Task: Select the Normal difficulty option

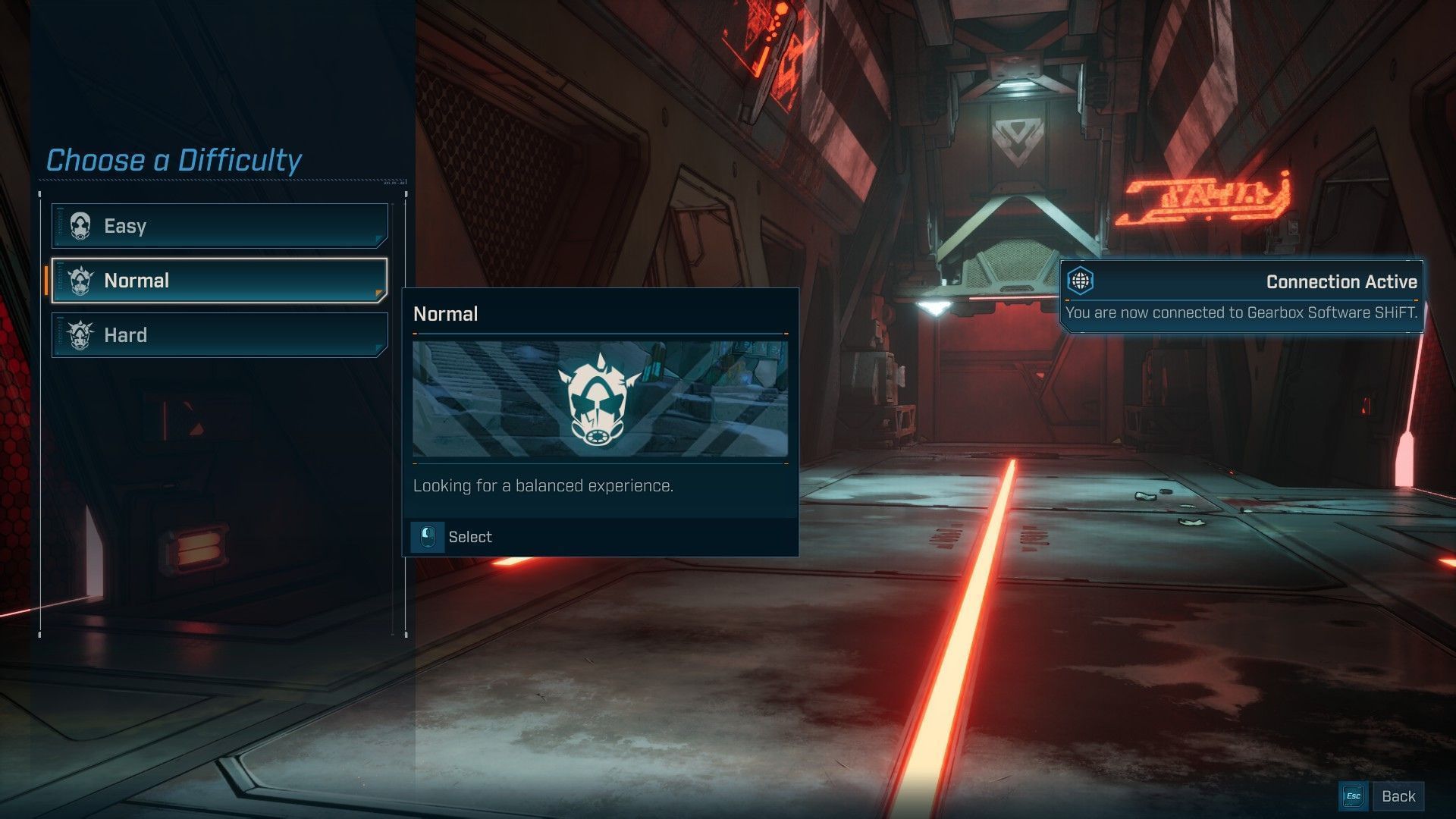Action: click(x=220, y=281)
